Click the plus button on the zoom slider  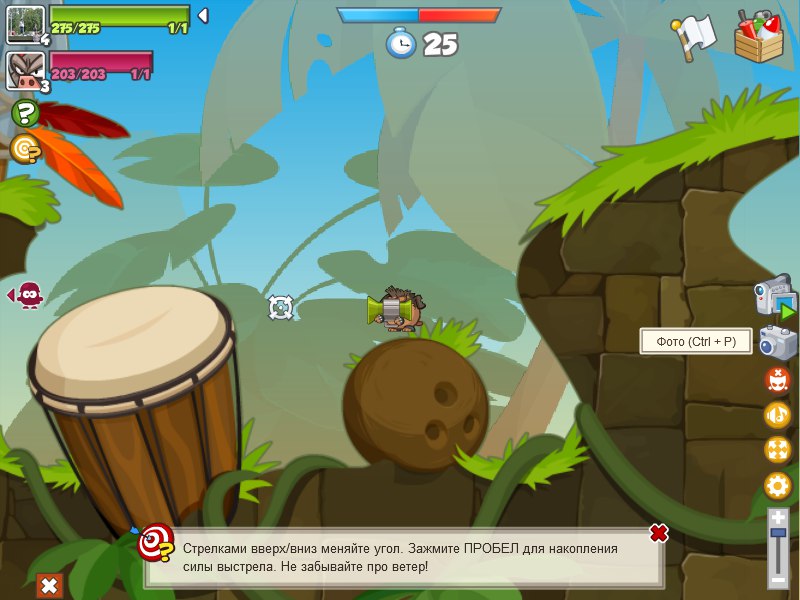click(778, 518)
